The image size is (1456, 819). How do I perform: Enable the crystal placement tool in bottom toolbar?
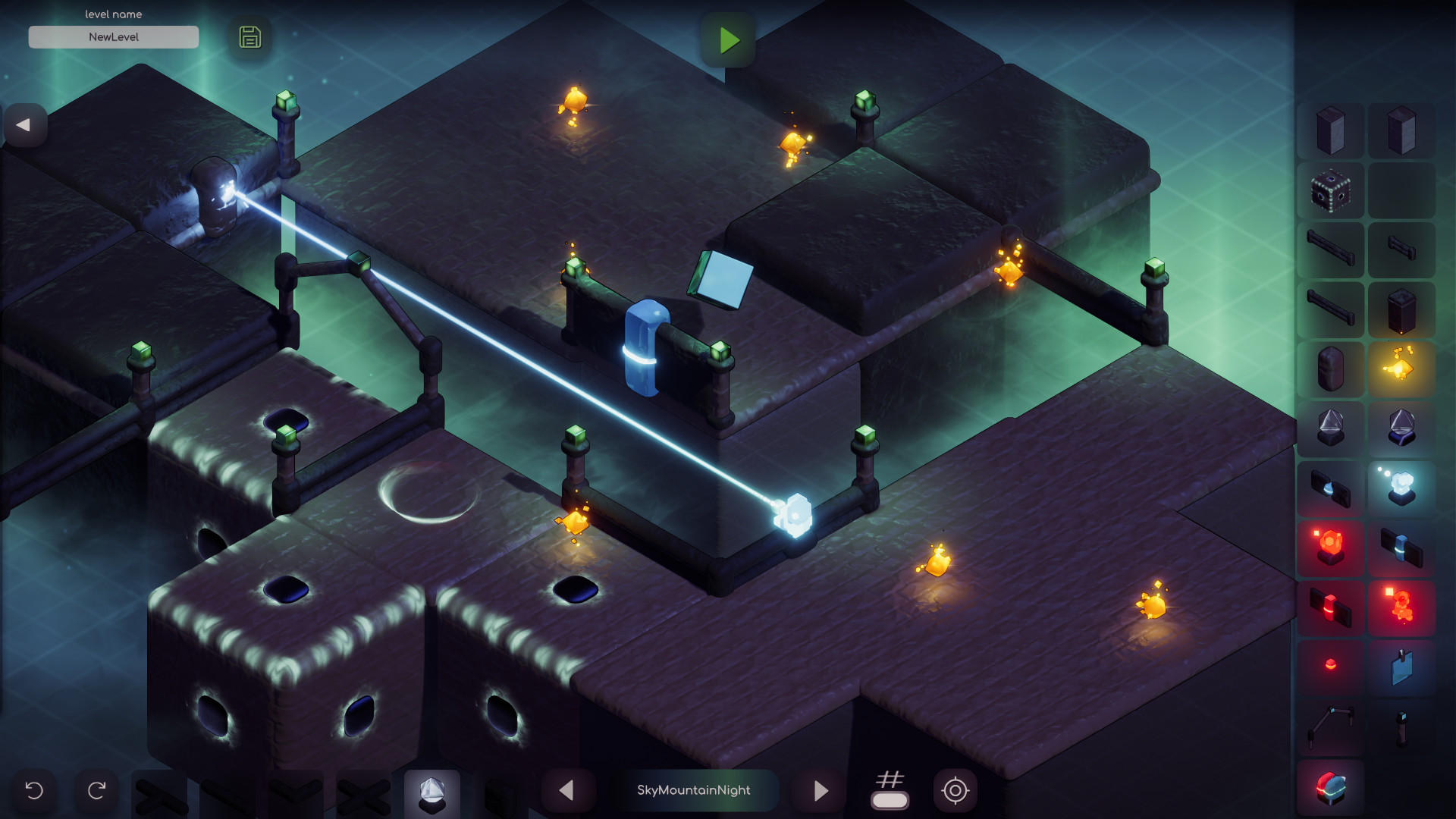click(433, 793)
